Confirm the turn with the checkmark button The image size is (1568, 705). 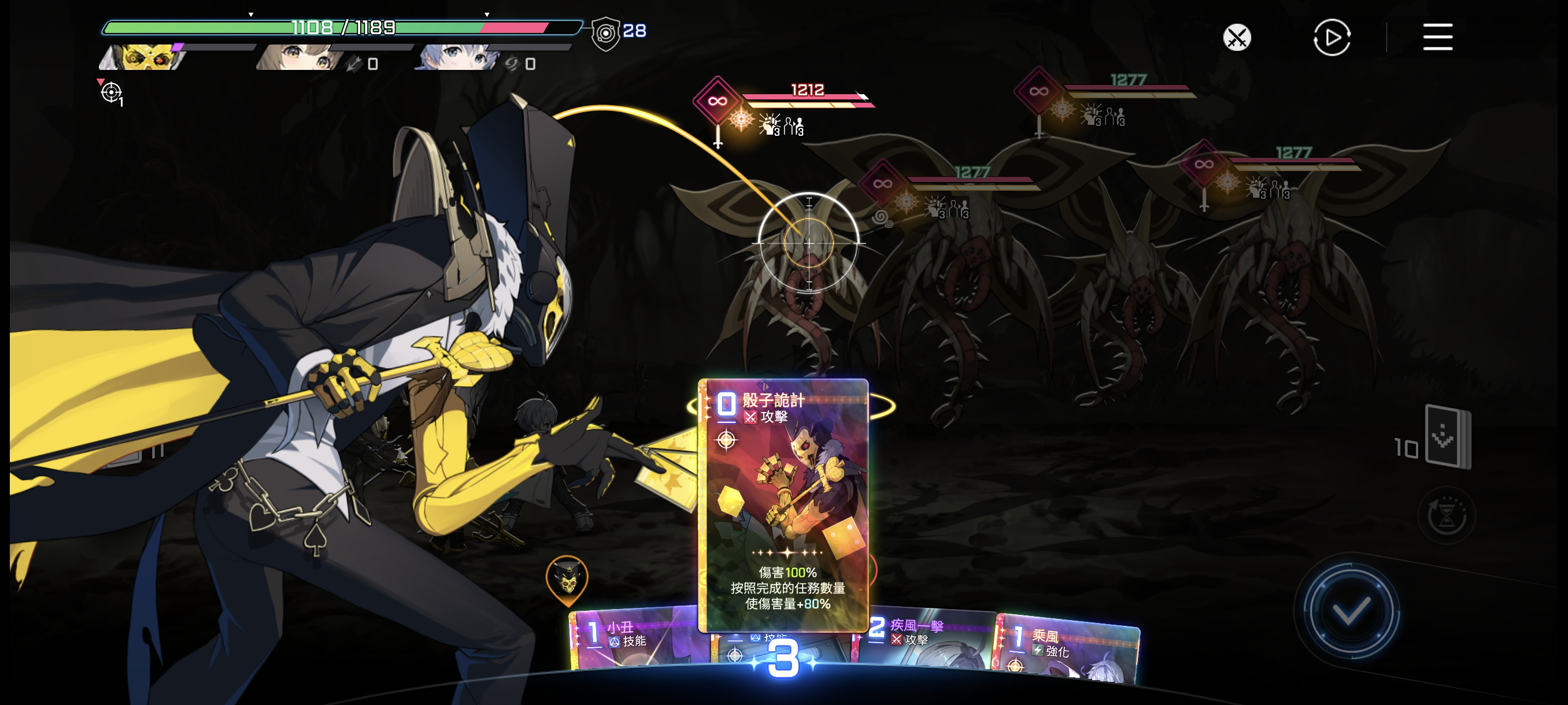click(1349, 611)
